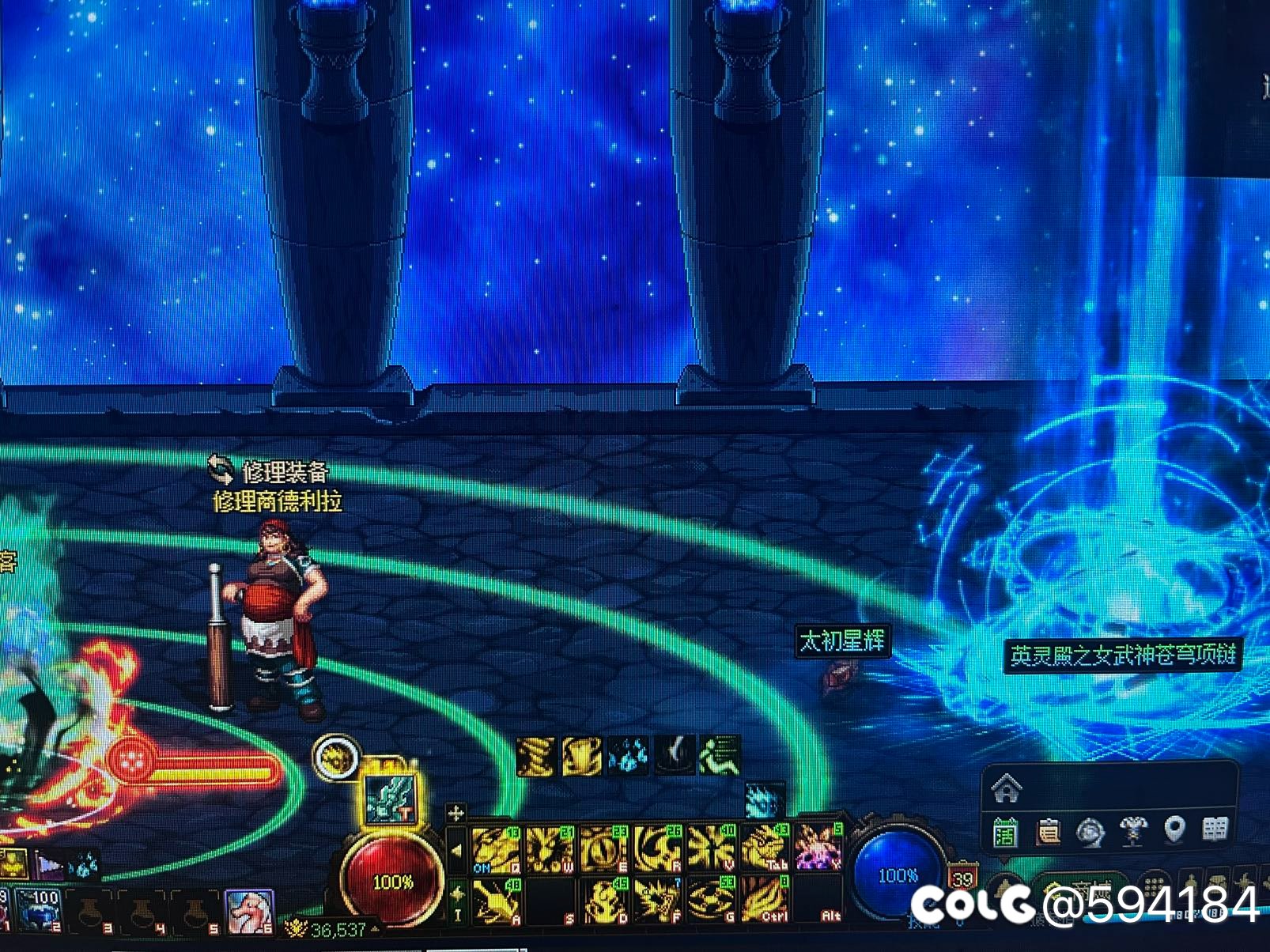Open the green calendar activity icon

tap(1006, 831)
